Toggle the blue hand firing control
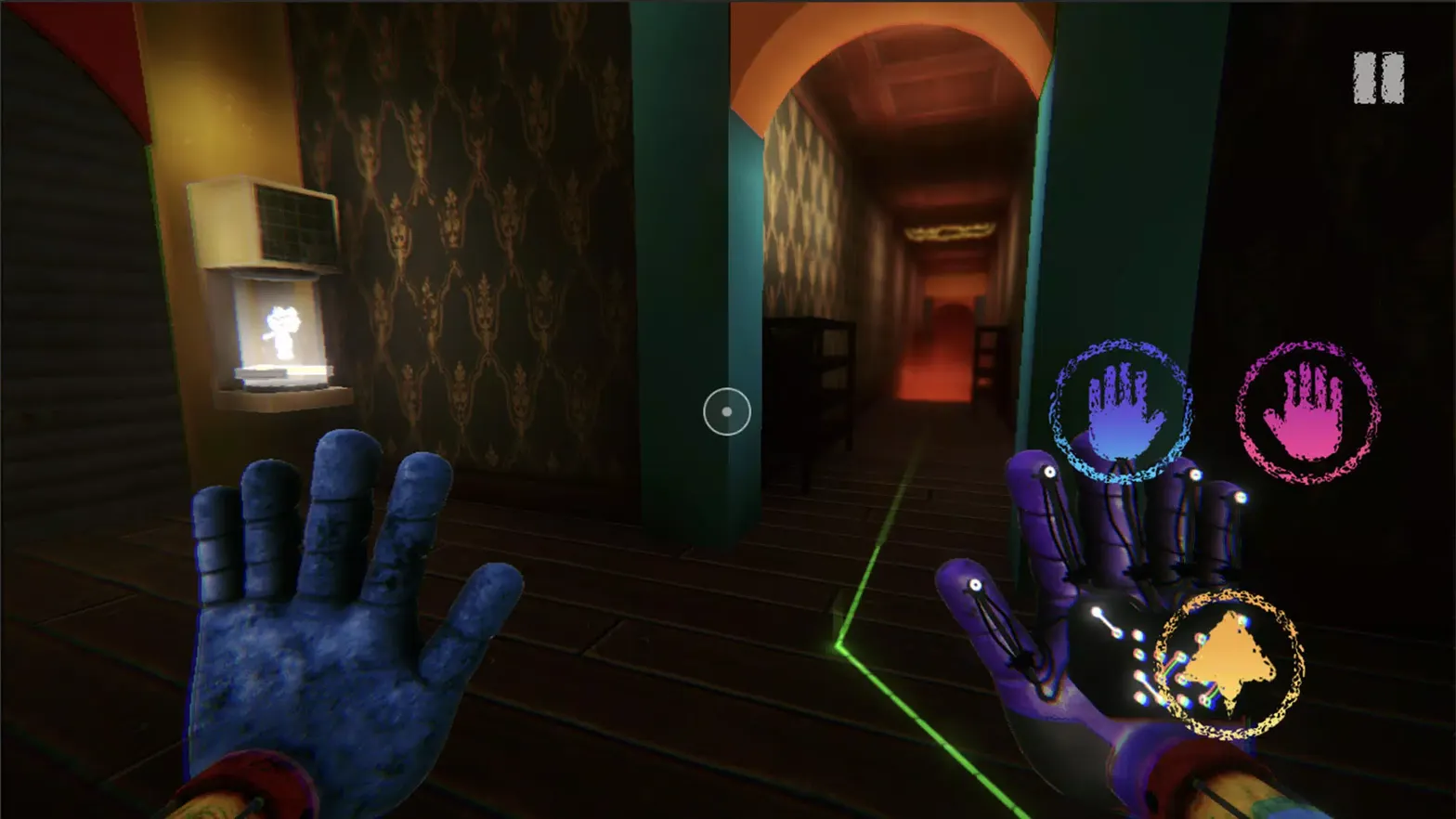This screenshot has width=1456, height=819. coord(1121,411)
